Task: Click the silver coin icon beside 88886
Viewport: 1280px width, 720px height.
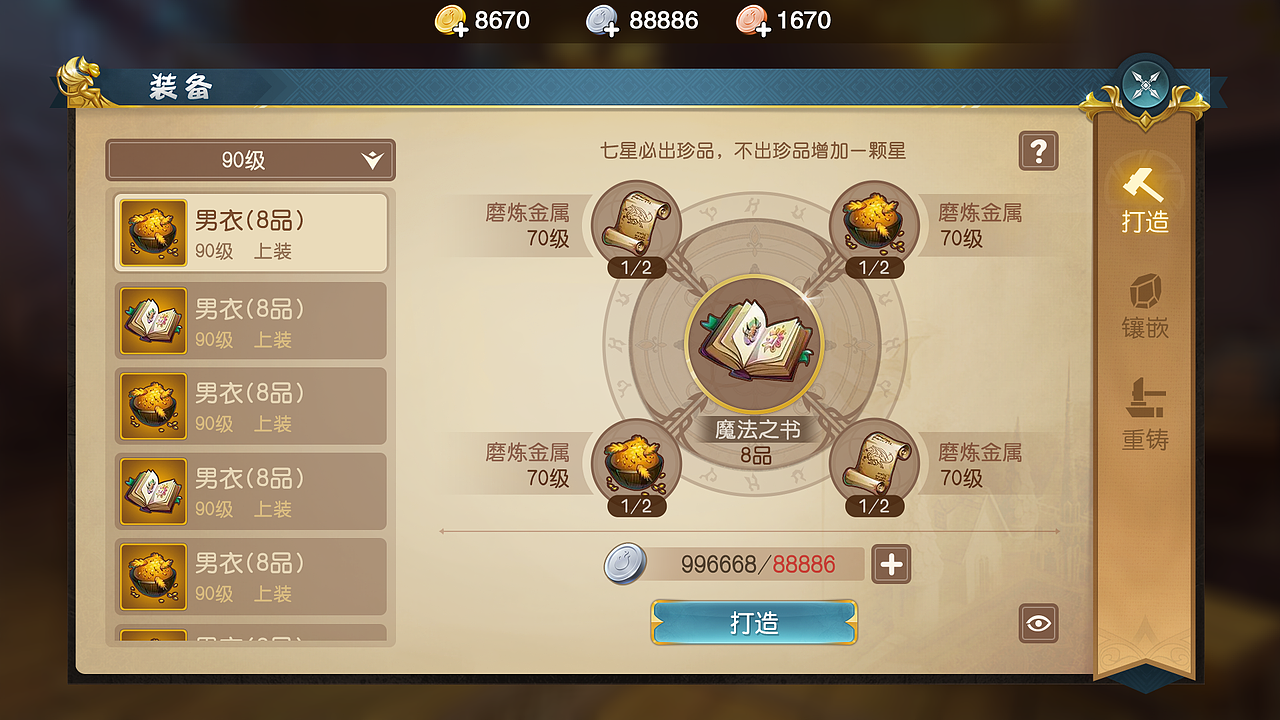Action: tap(600, 19)
